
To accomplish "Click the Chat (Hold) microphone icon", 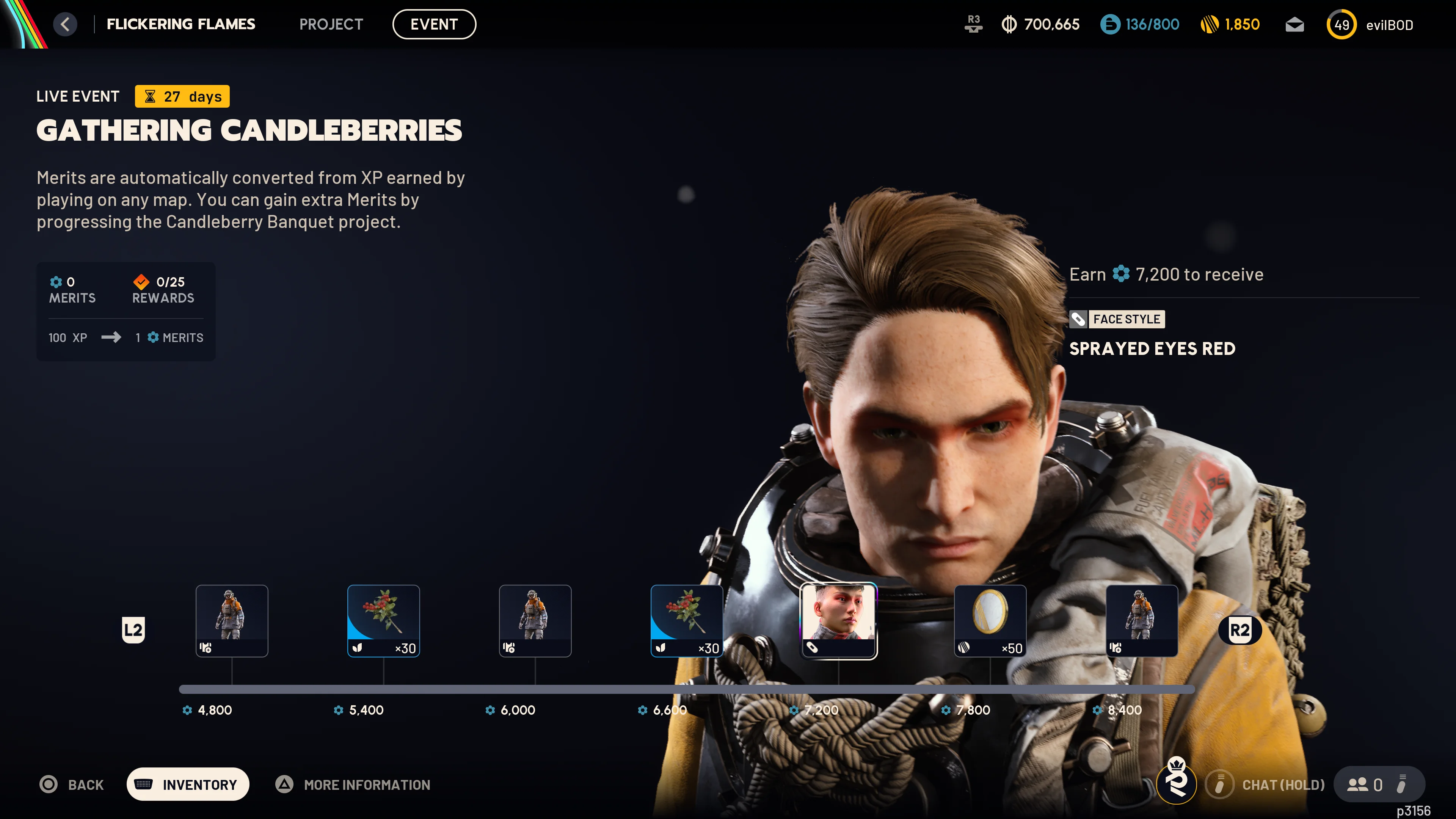I will click(1219, 784).
